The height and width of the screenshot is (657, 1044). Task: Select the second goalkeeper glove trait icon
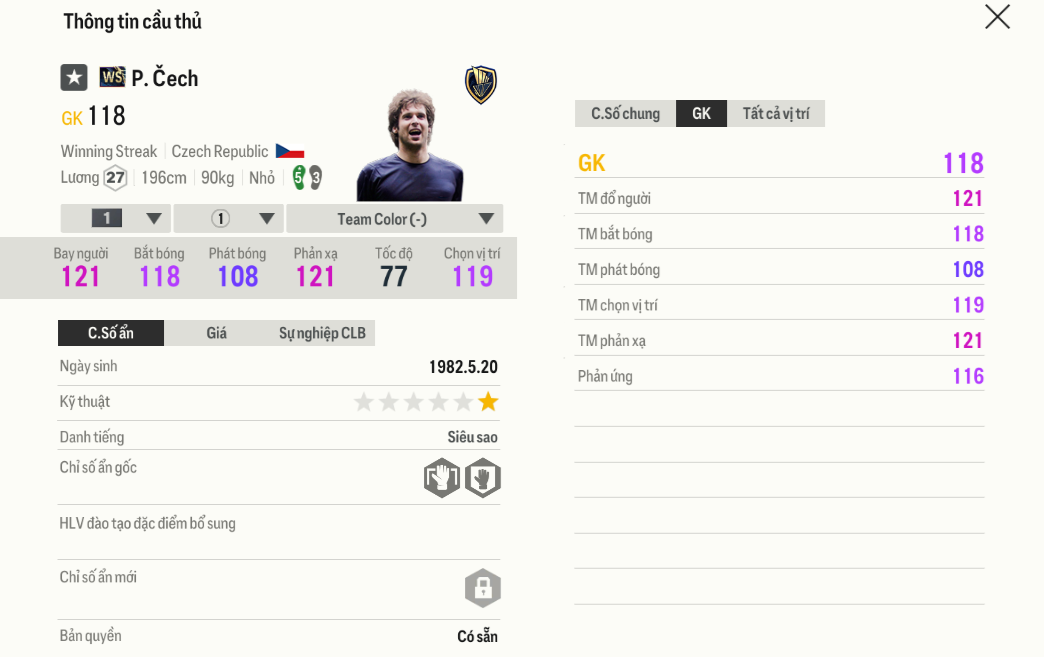pyautogui.click(x=482, y=478)
